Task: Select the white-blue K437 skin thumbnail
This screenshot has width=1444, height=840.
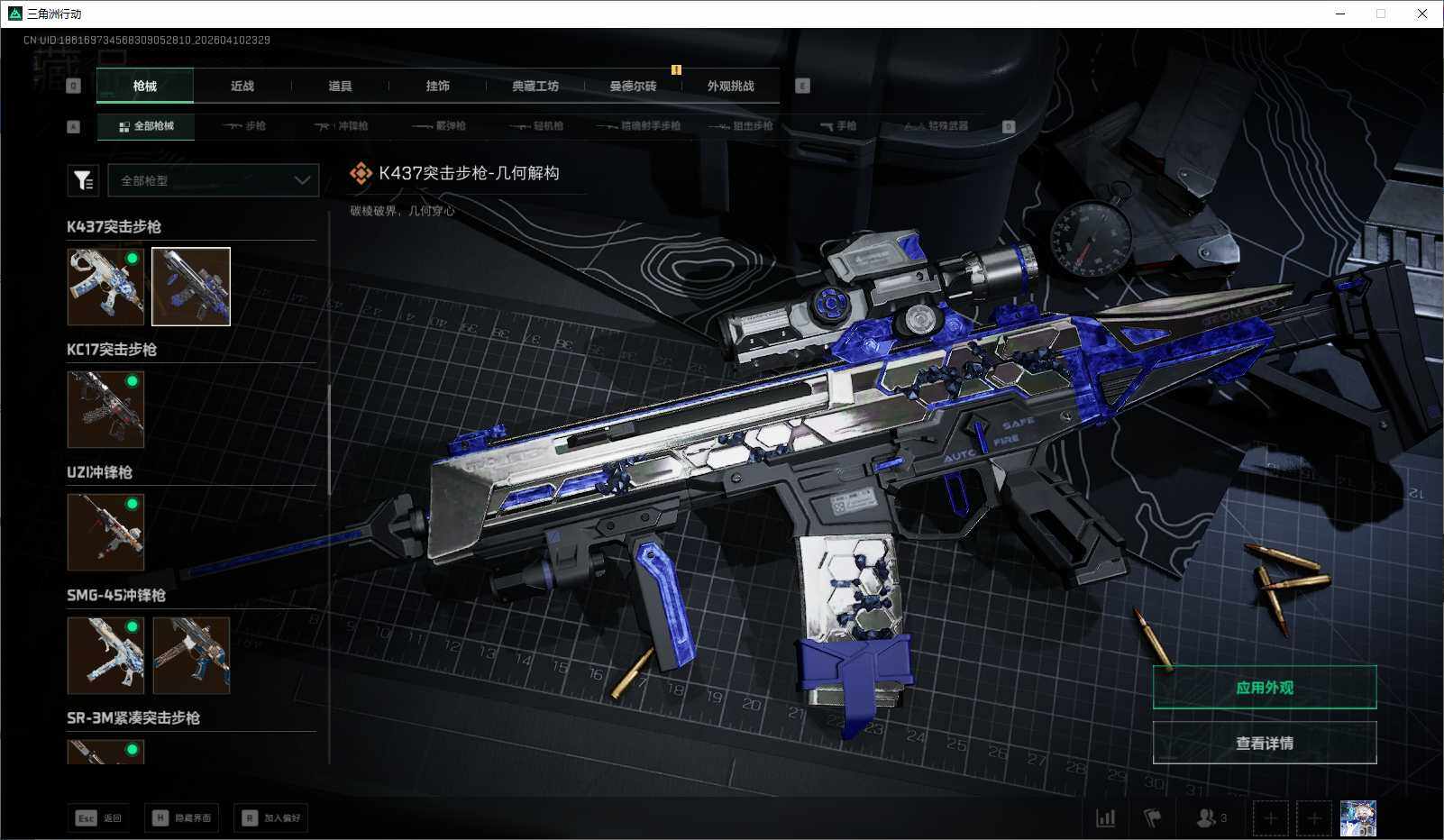Action: (x=105, y=287)
